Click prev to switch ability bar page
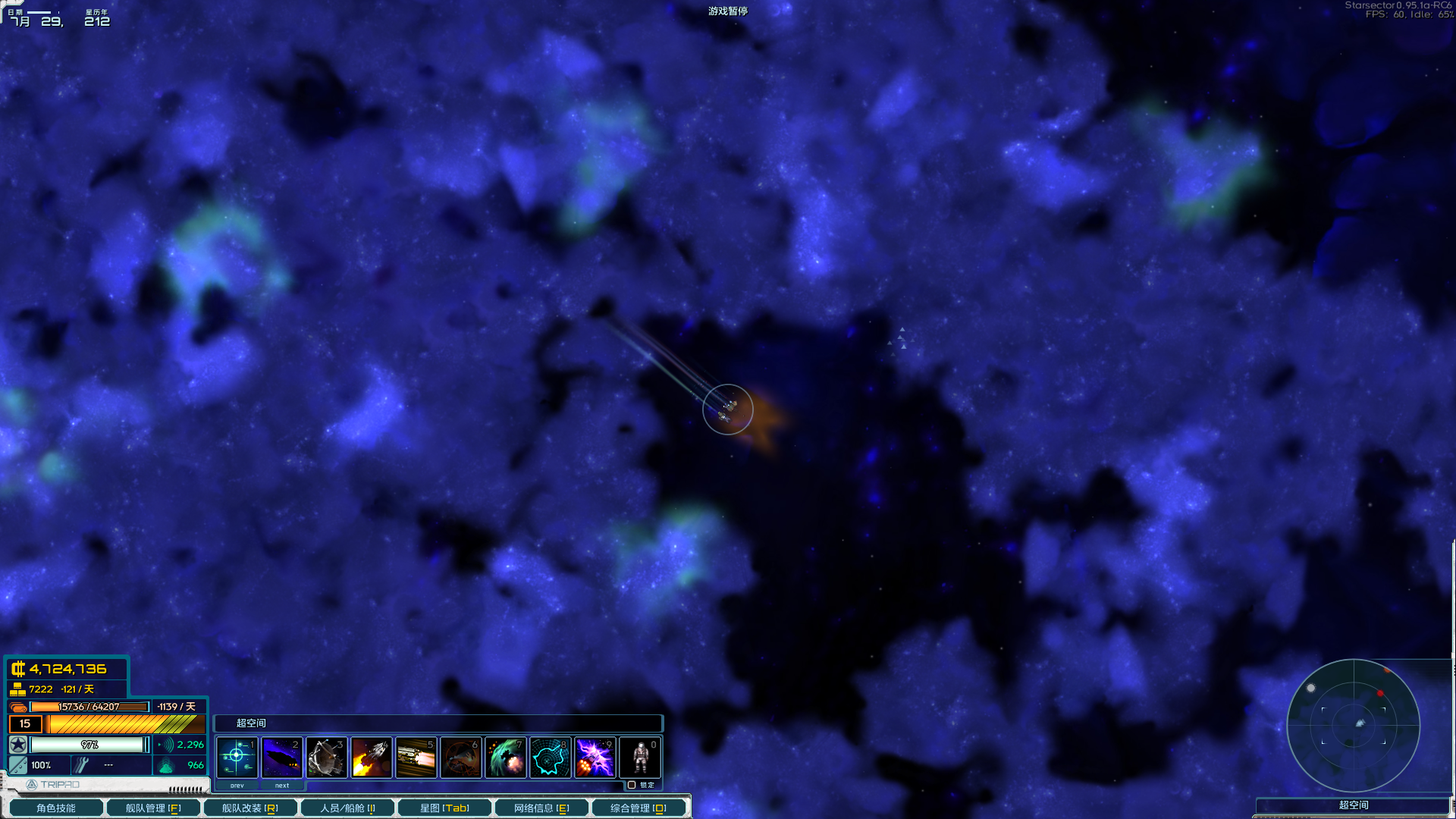1456x819 pixels. (237, 786)
